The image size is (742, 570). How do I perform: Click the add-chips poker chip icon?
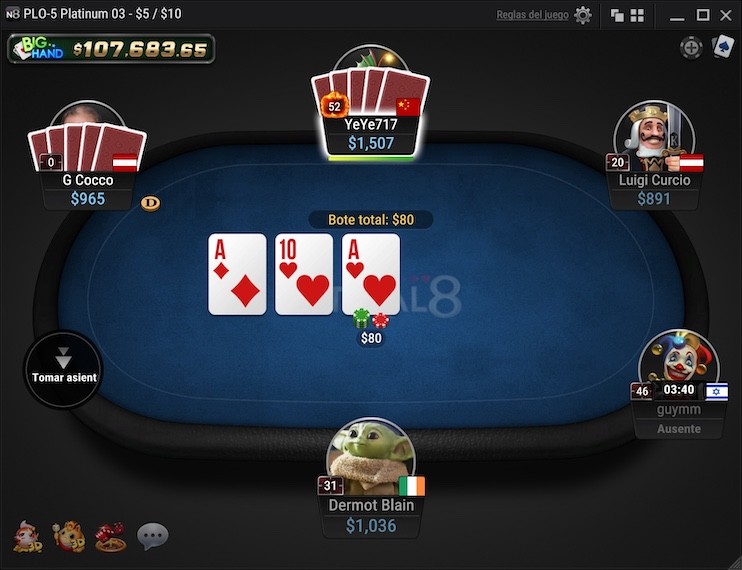pos(691,47)
